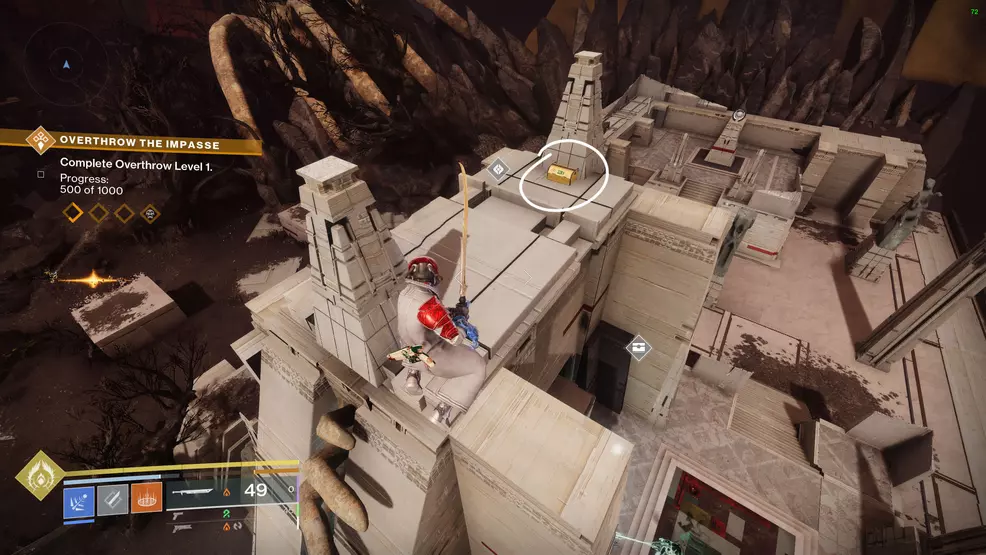This screenshot has height=555, width=986.
Task: Toggle the Complete Overthrow Level 1 checkbox
Action: [41, 174]
